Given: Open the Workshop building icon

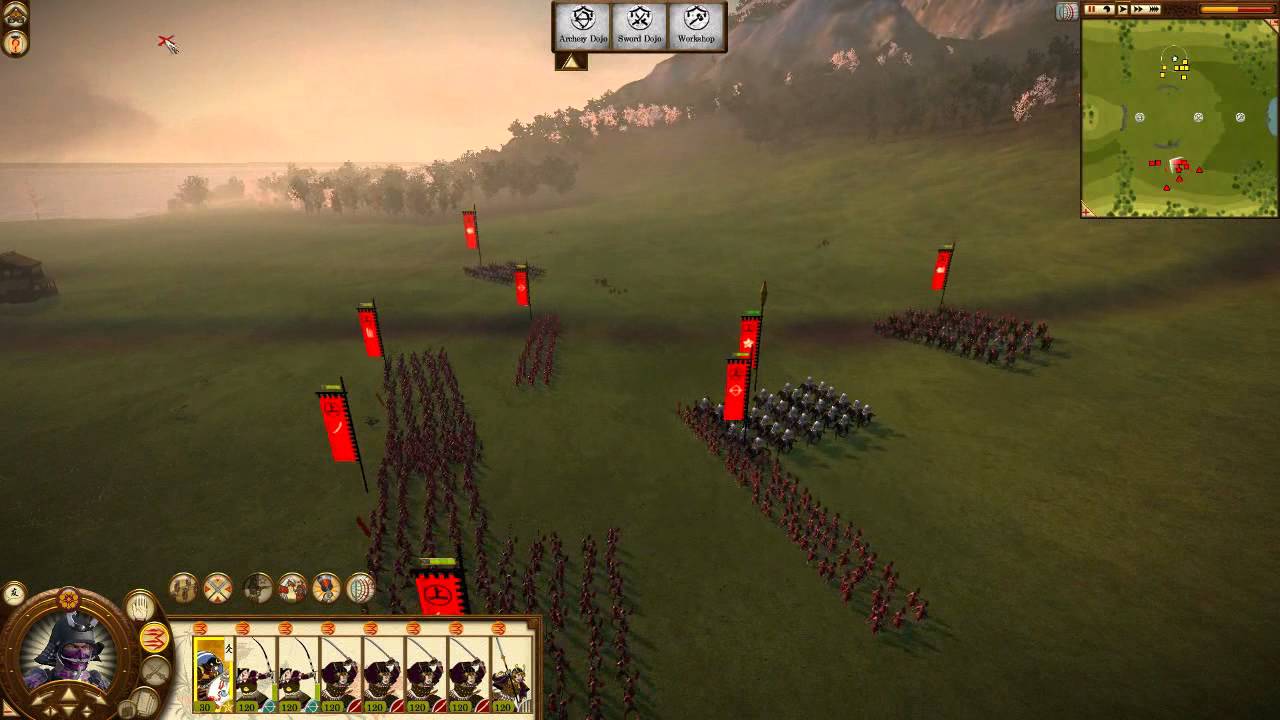Looking at the screenshot, I should tap(696, 25).
